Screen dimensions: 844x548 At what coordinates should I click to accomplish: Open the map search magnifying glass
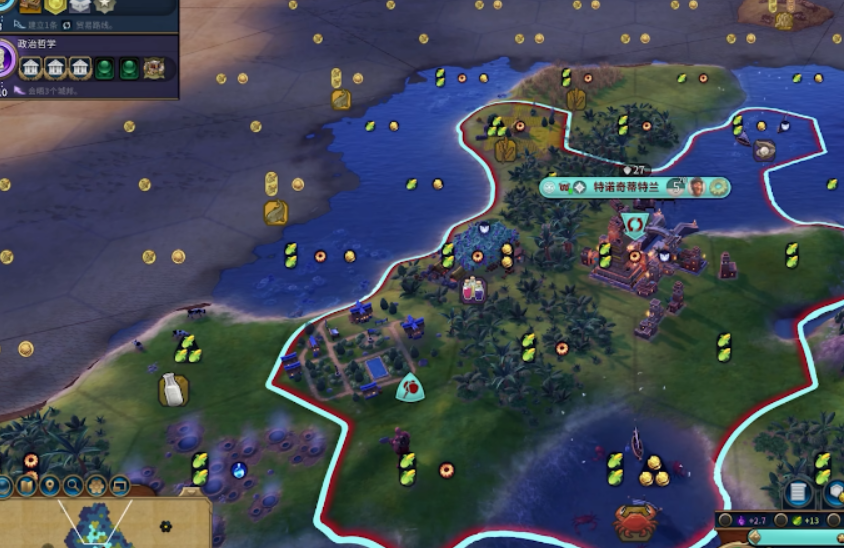click(x=73, y=487)
